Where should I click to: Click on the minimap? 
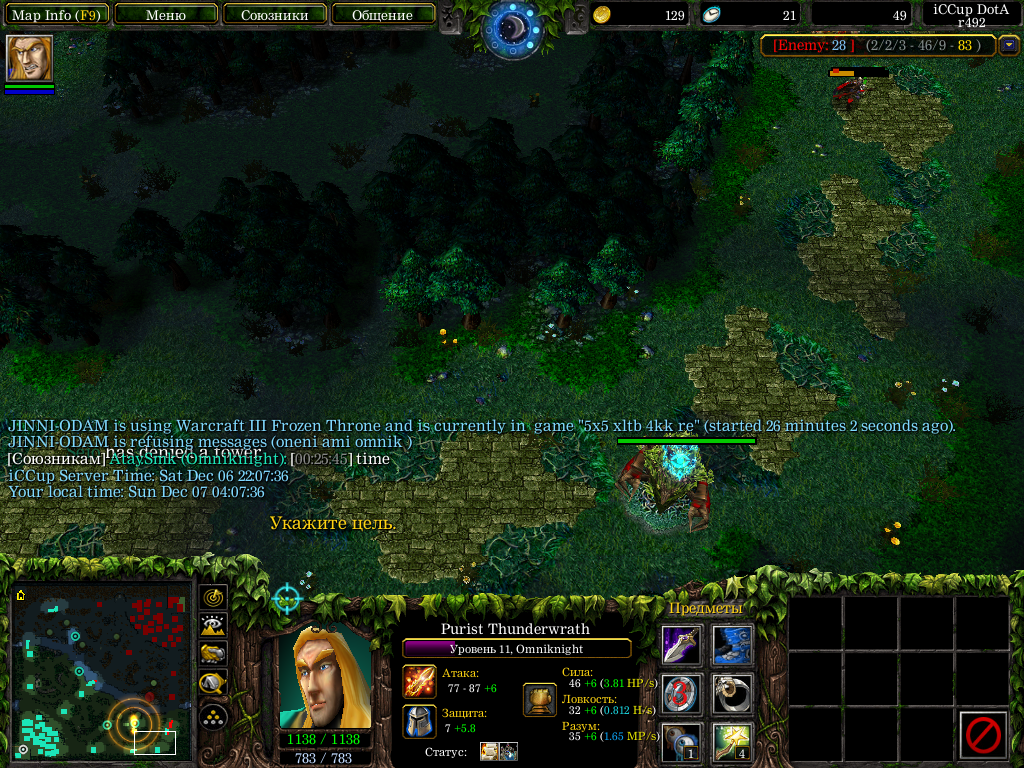[100, 670]
